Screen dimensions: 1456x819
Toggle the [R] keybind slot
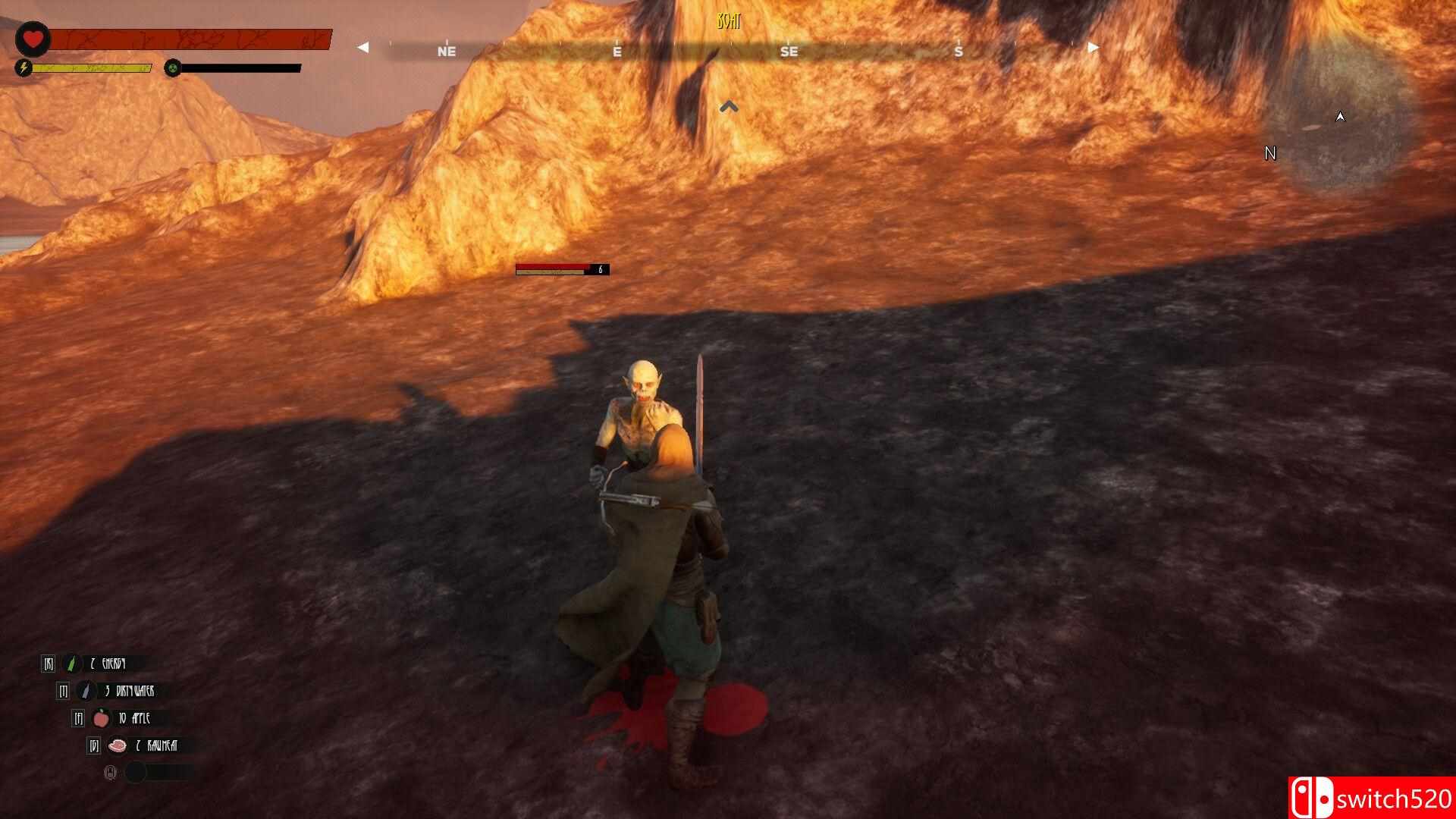pyautogui.click(x=49, y=663)
